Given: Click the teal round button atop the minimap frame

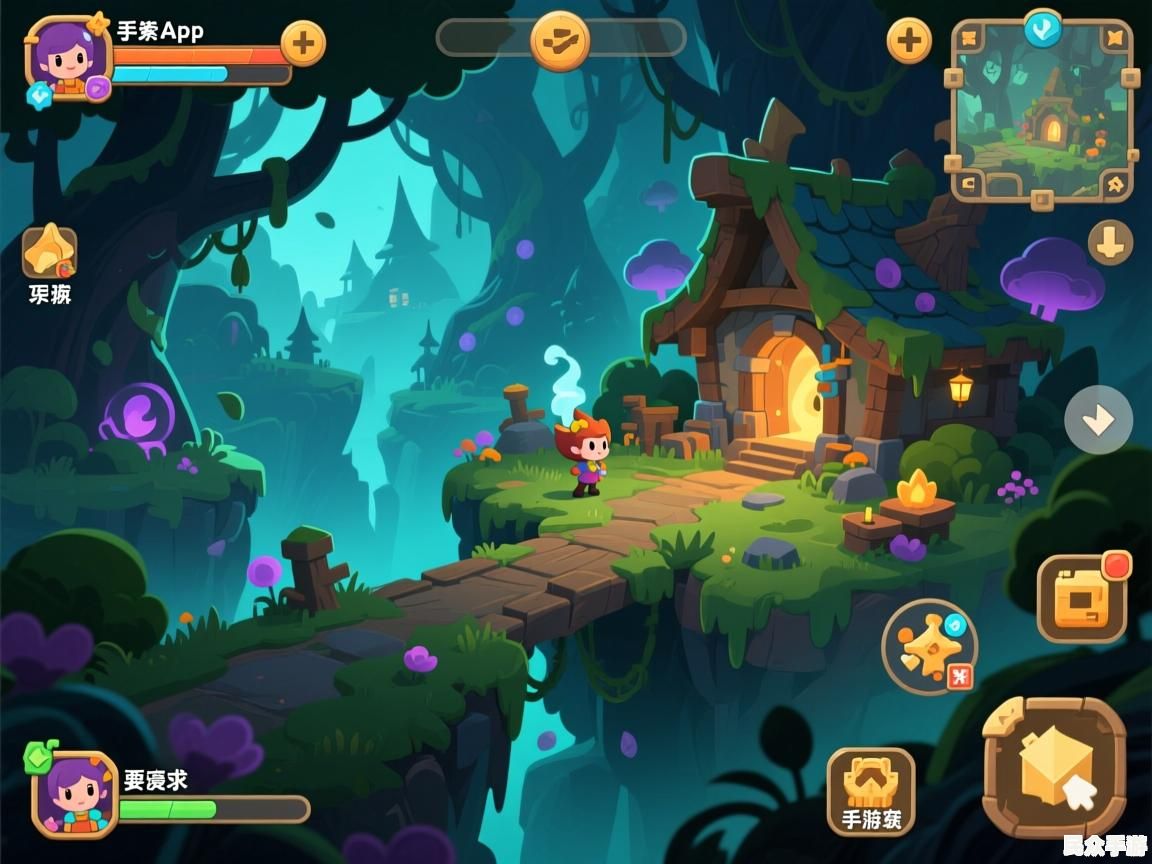Looking at the screenshot, I should (x=1042, y=28).
